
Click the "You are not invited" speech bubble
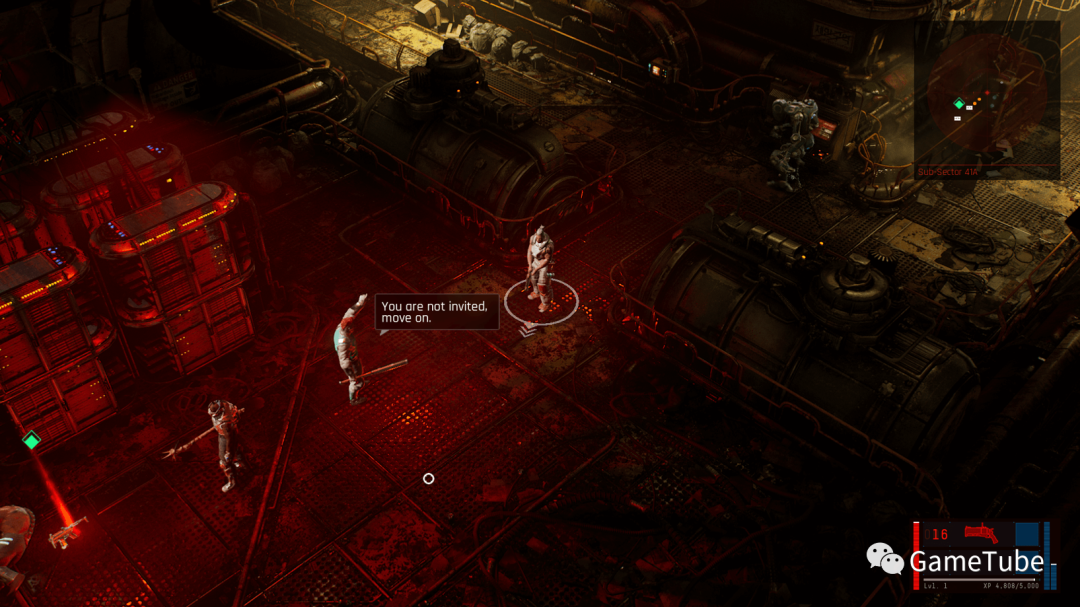(437, 312)
